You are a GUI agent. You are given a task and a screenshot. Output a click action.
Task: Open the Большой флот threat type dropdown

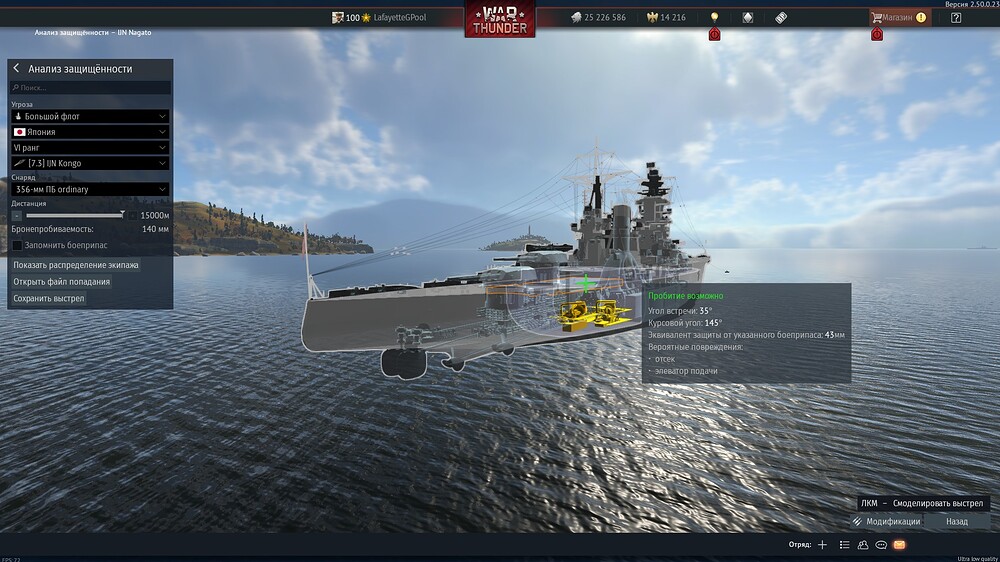click(x=90, y=116)
